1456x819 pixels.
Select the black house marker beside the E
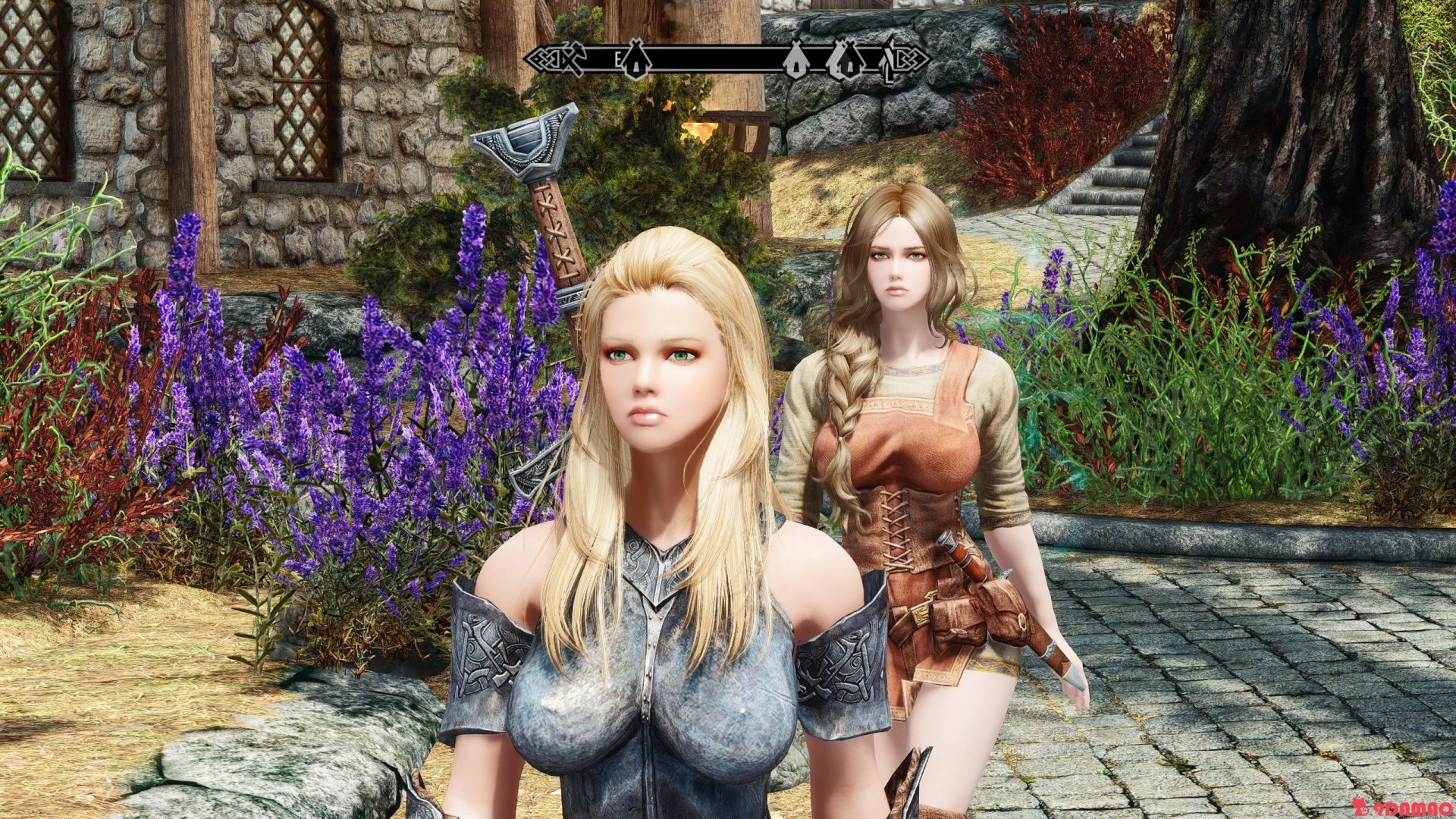click(x=635, y=61)
